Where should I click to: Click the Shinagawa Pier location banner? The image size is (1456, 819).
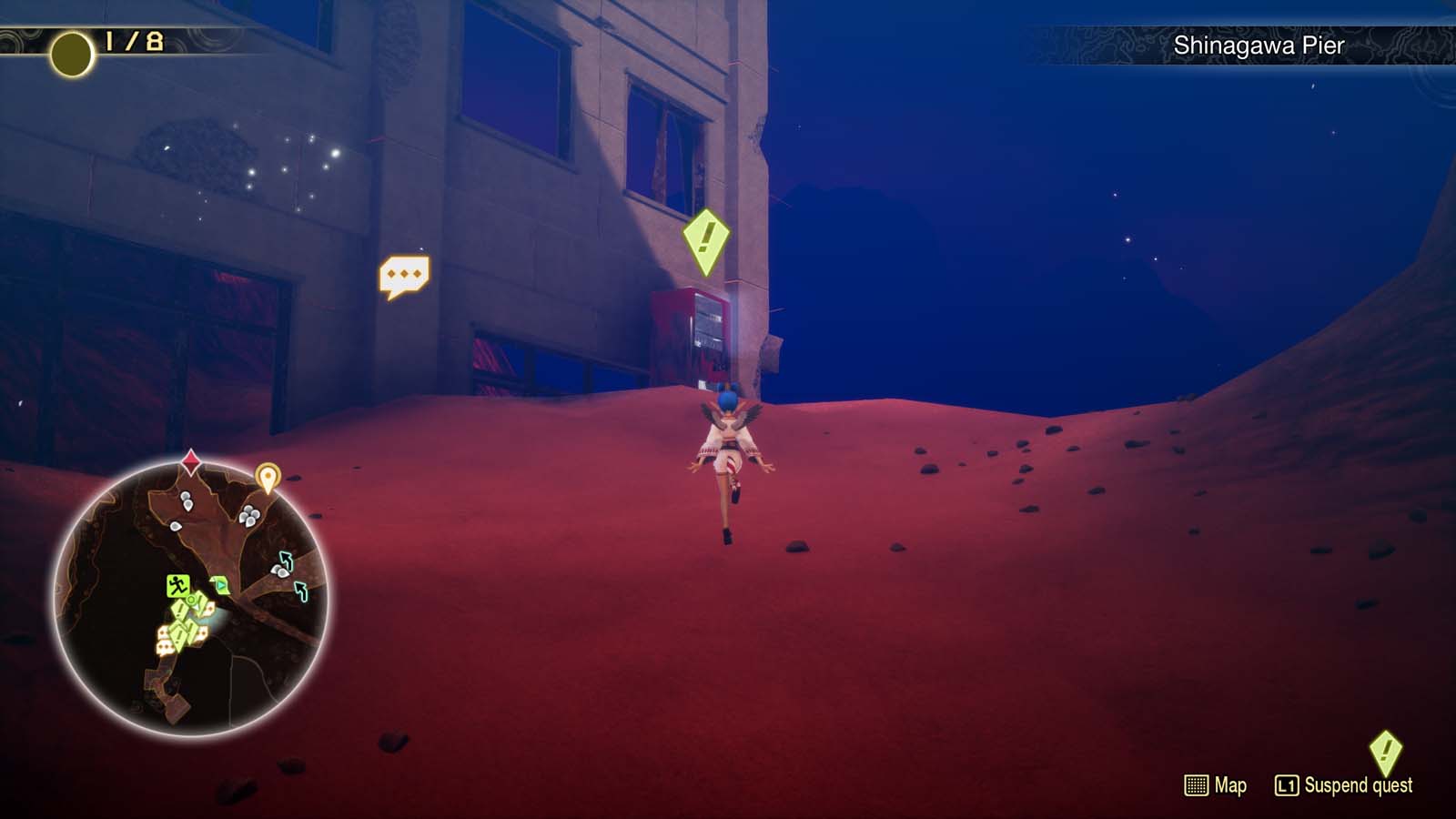point(1259,44)
